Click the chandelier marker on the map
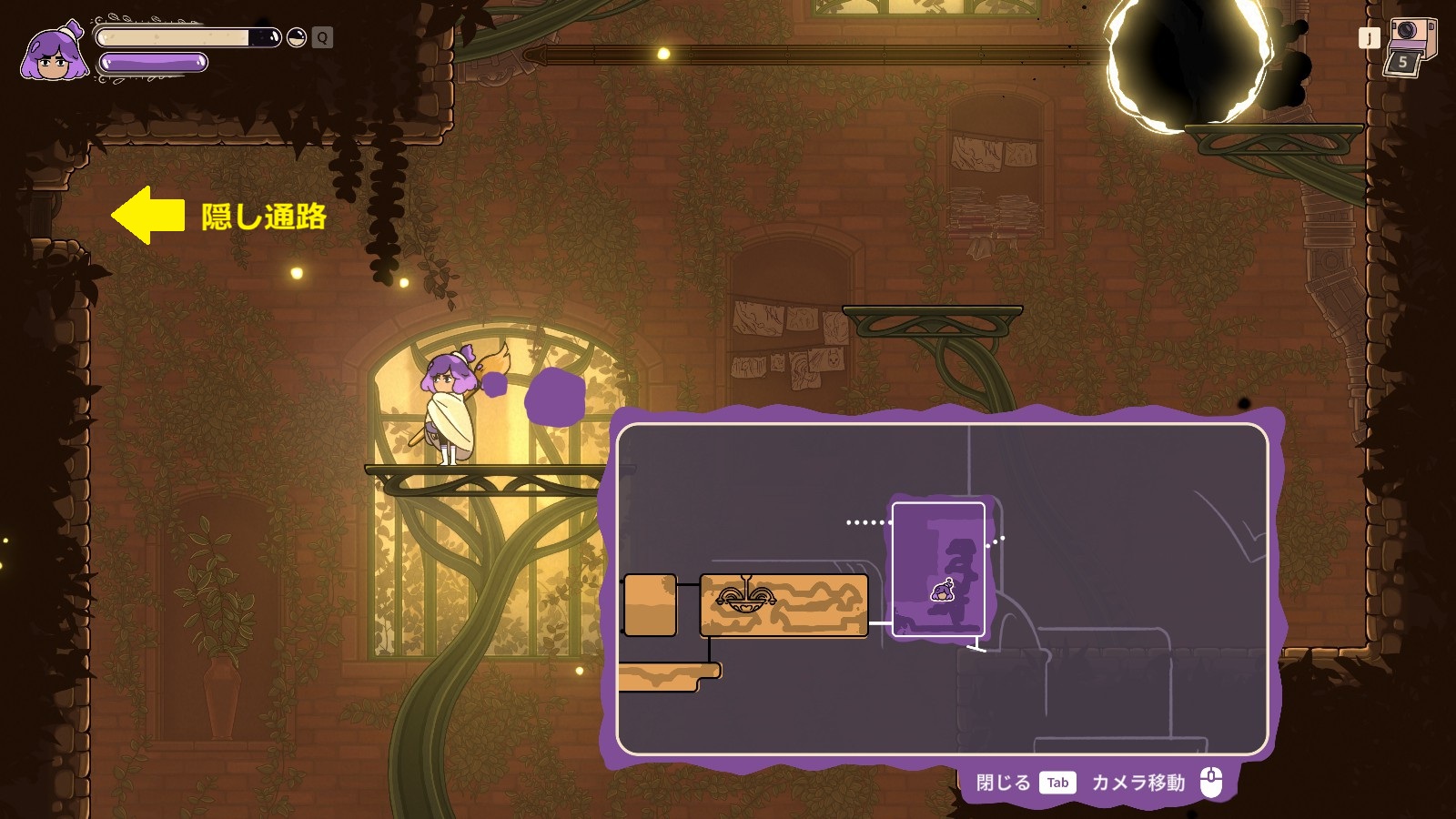The height and width of the screenshot is (819, 1456). [746, 596]
